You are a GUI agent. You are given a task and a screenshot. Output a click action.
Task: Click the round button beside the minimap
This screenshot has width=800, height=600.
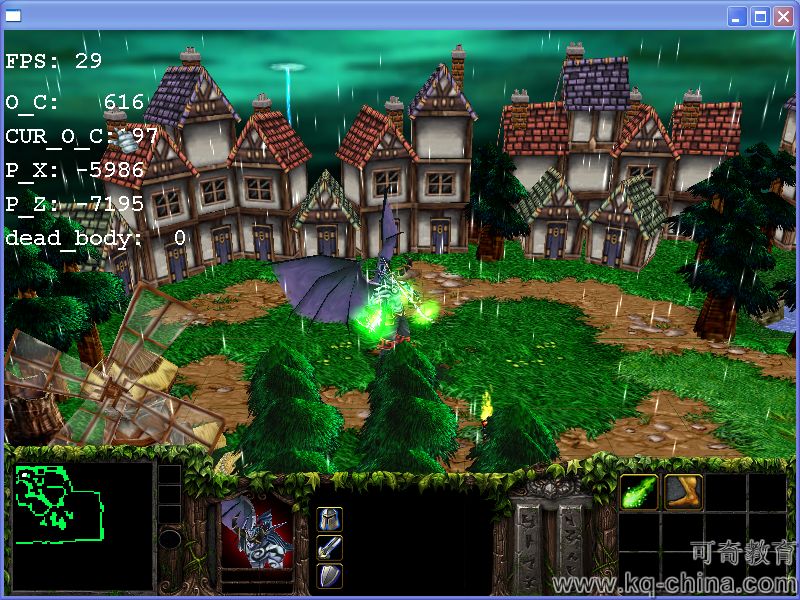pos(170,540)
